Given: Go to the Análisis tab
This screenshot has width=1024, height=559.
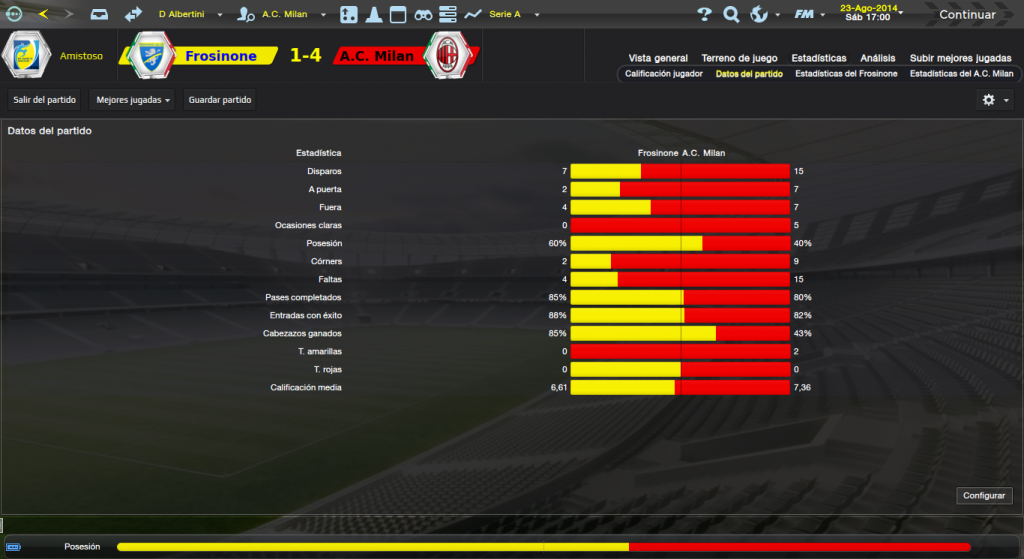Looking at the screenshot, I should pos(877,58).
